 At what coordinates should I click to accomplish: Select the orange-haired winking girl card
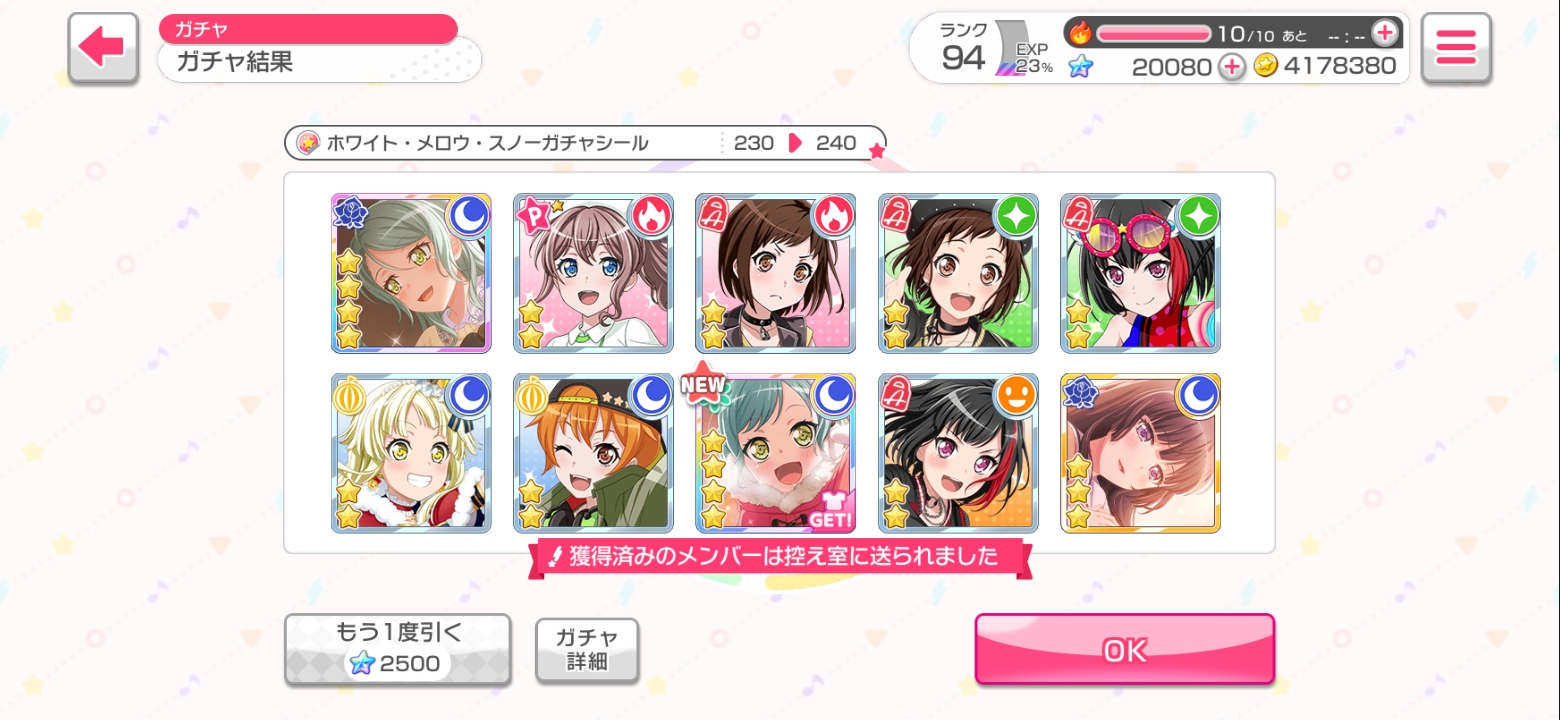click(x=593, y=453)
